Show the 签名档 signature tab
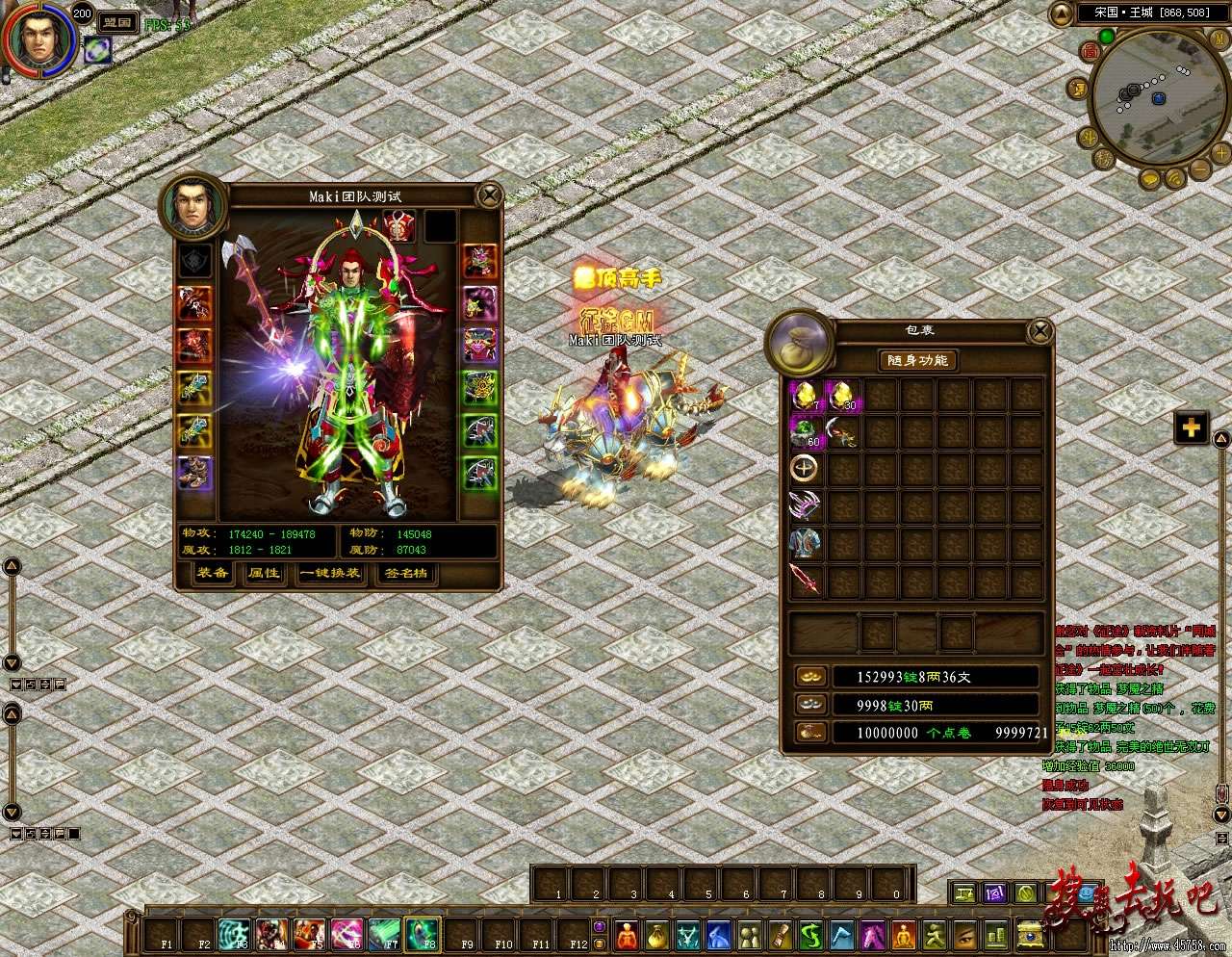Viewport: 1232px width, 957px height. click(x=405, y=574)
